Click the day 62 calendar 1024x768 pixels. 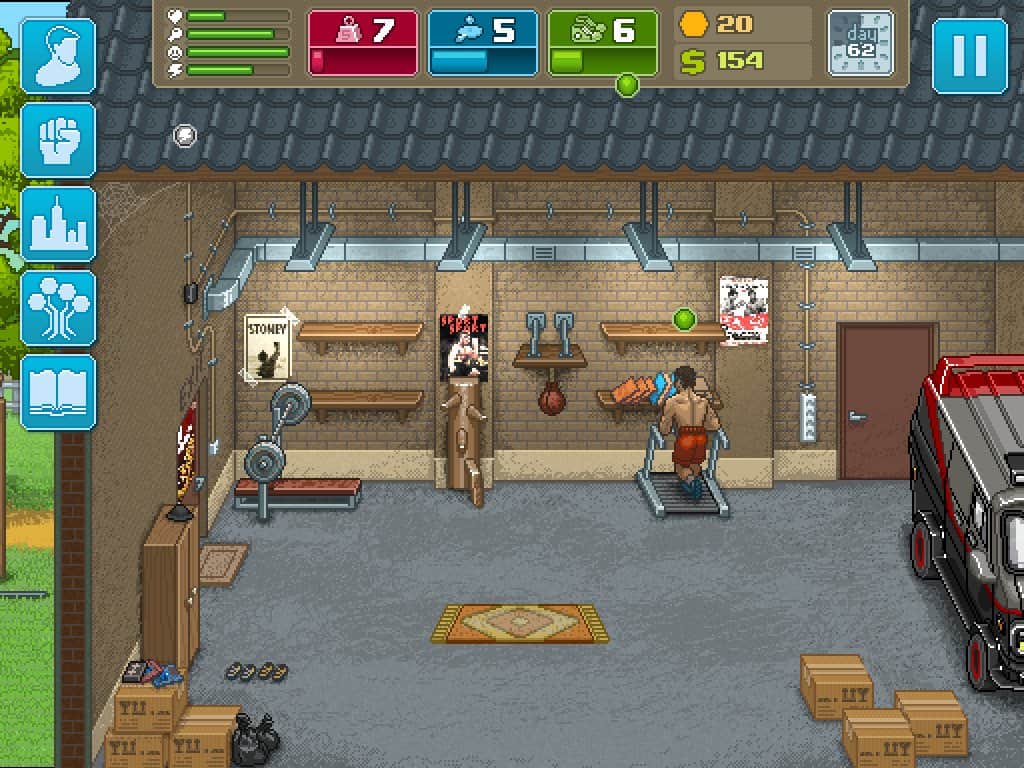click(860, 43)
